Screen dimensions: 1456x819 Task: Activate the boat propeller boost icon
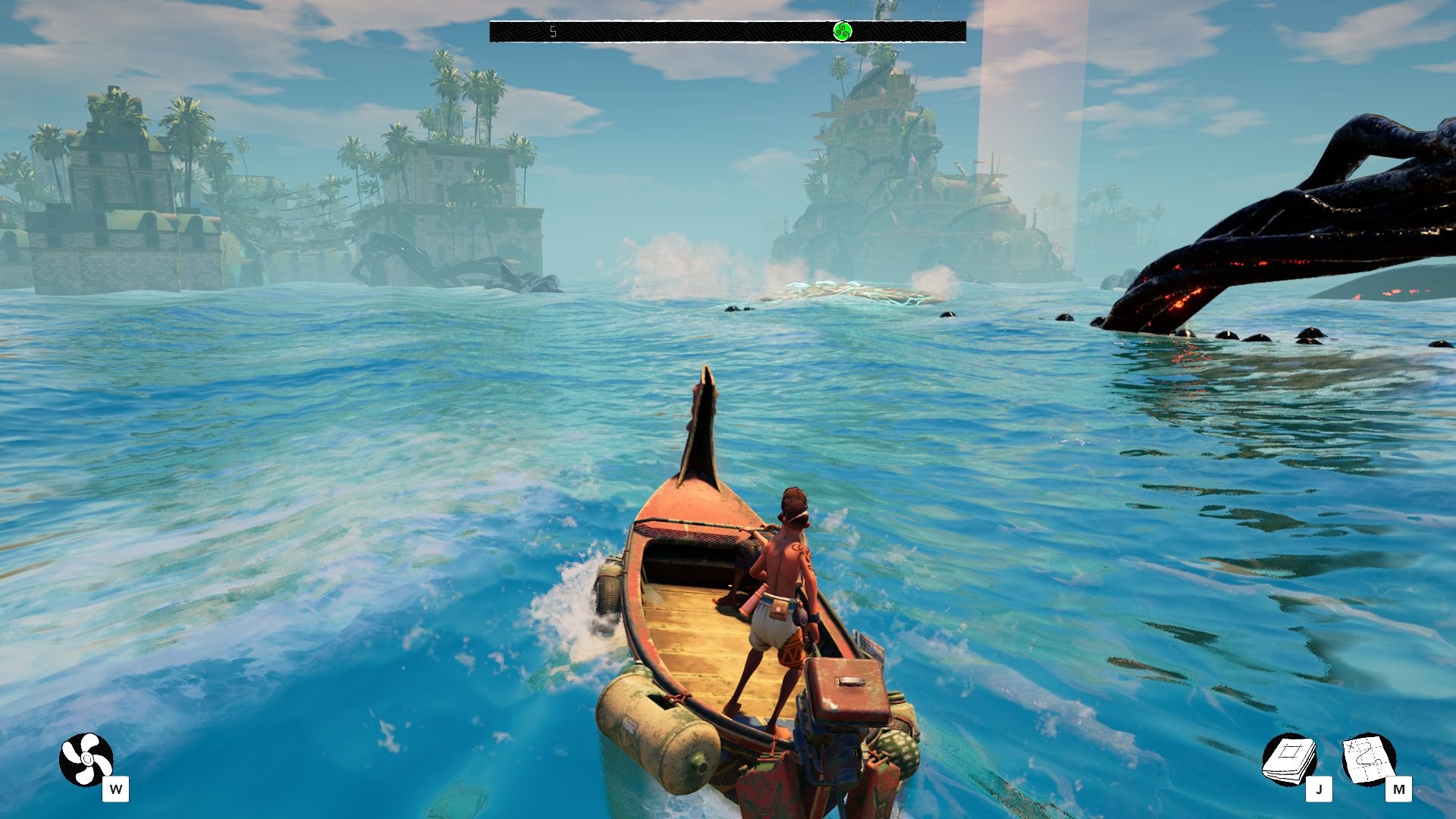pos(86,759)
